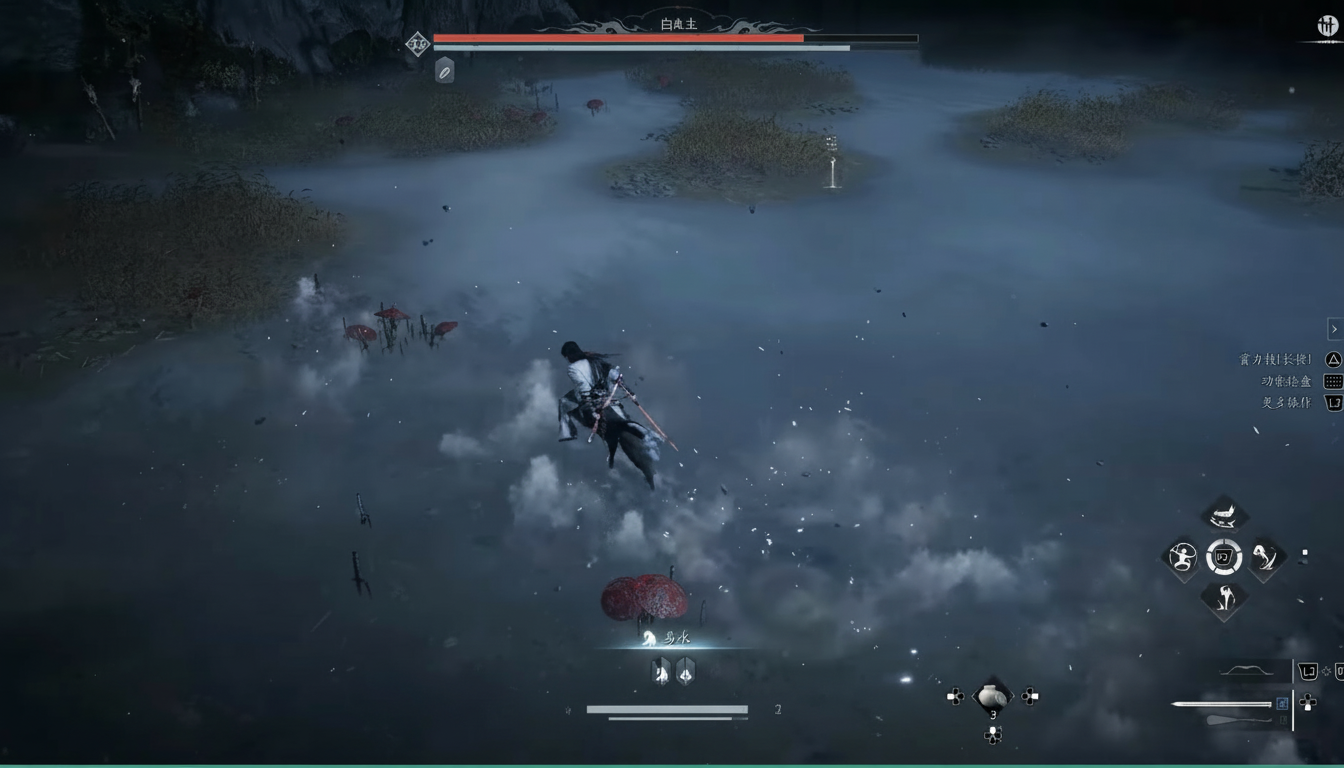Choose the meditation pose icon below the wheel
Screen dimensions: 1344x768
coord(1224,600)
